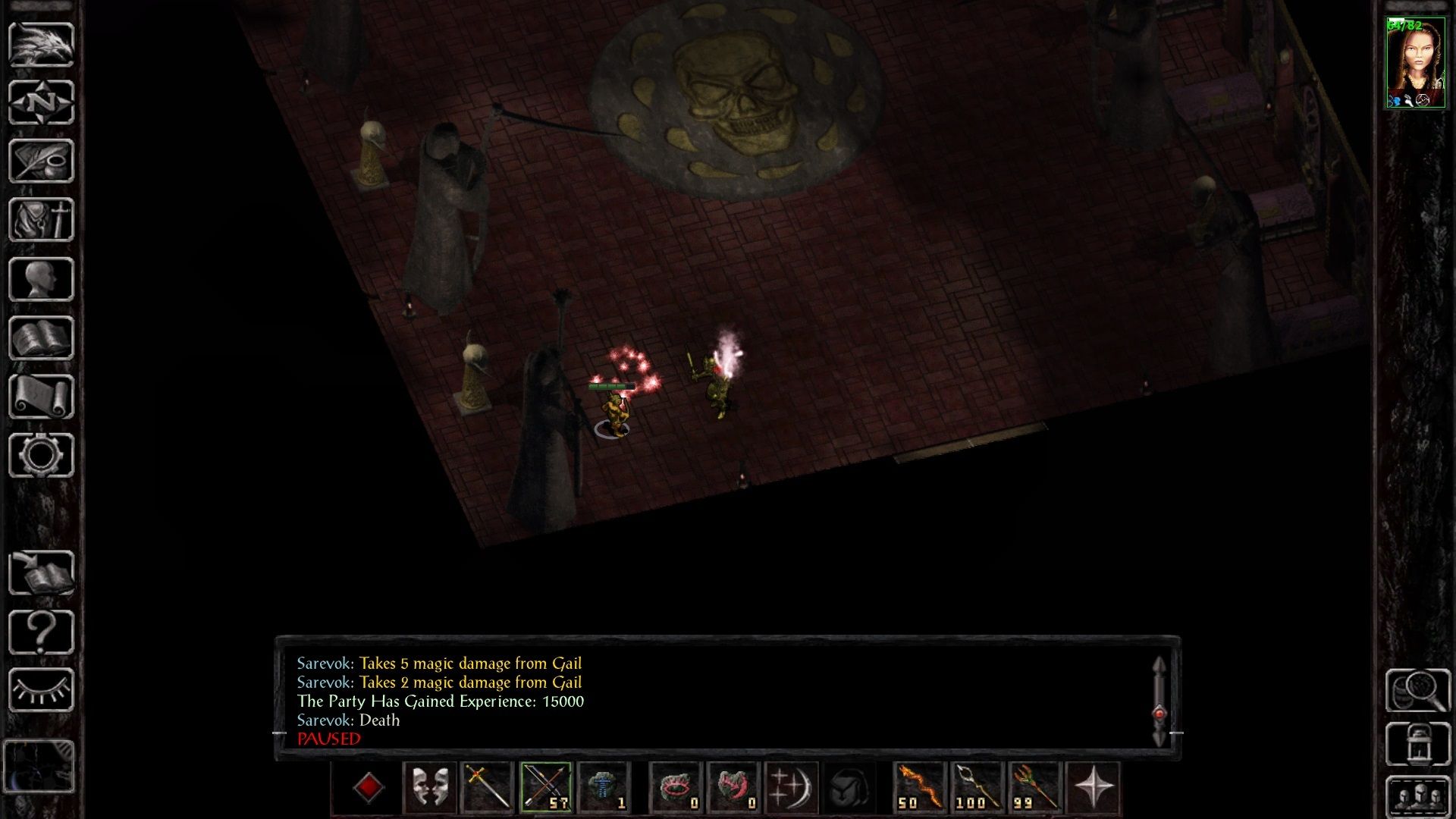
Task: Click the question mark help button
Action: point(41,632)
